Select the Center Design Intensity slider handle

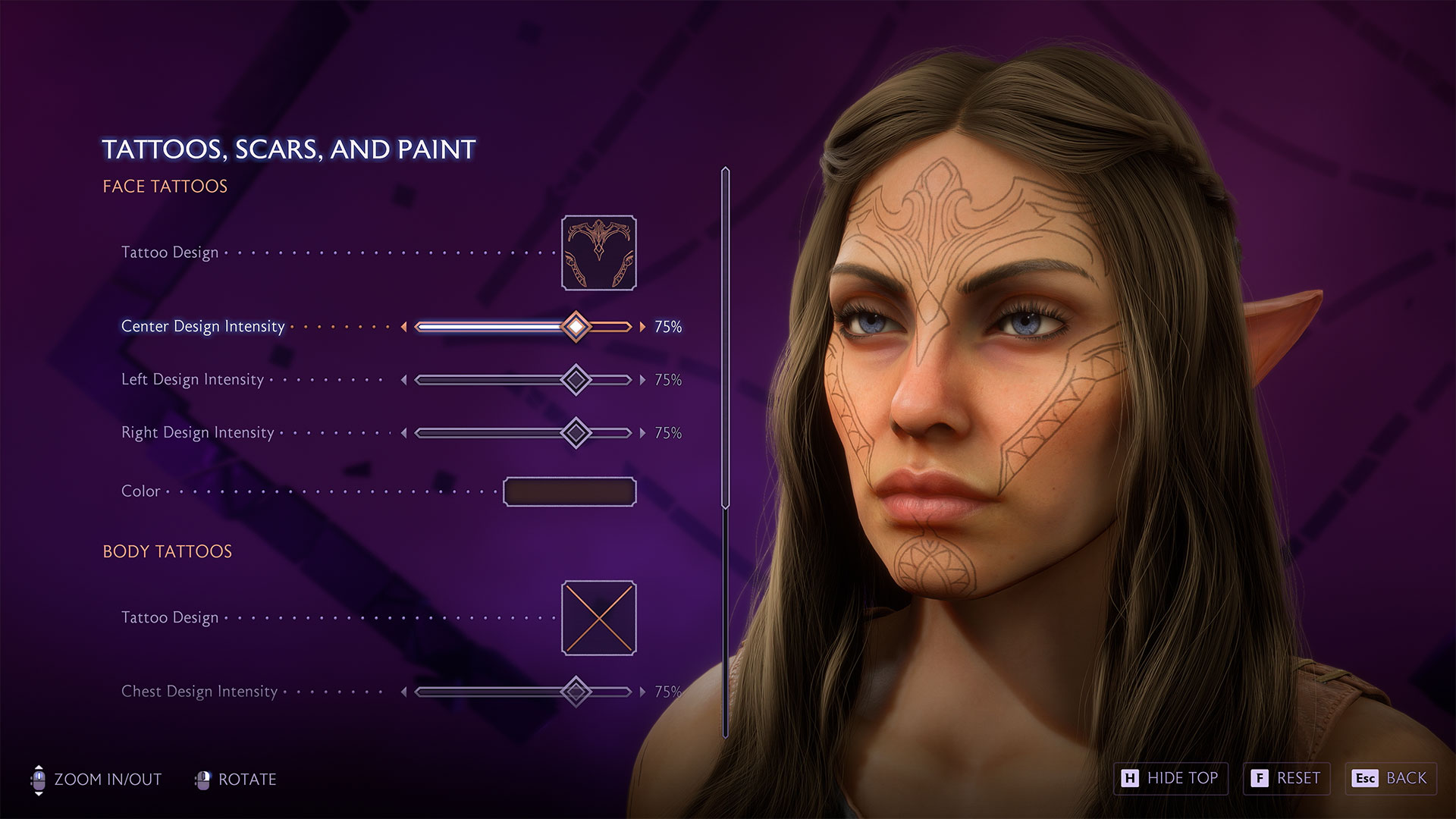pyautogui.click(x=578, y=326)
